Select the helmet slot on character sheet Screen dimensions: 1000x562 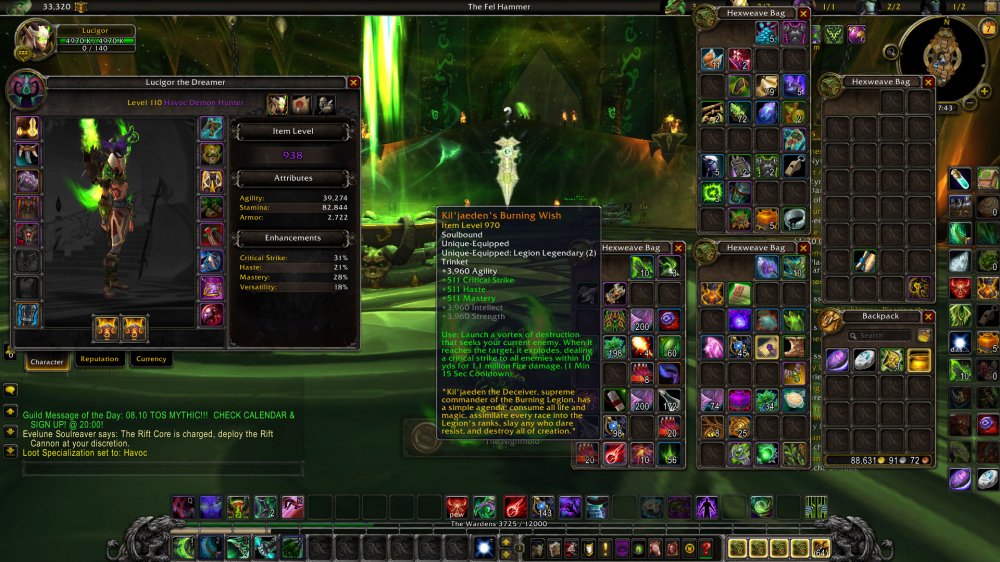click(x=27, y=129)
